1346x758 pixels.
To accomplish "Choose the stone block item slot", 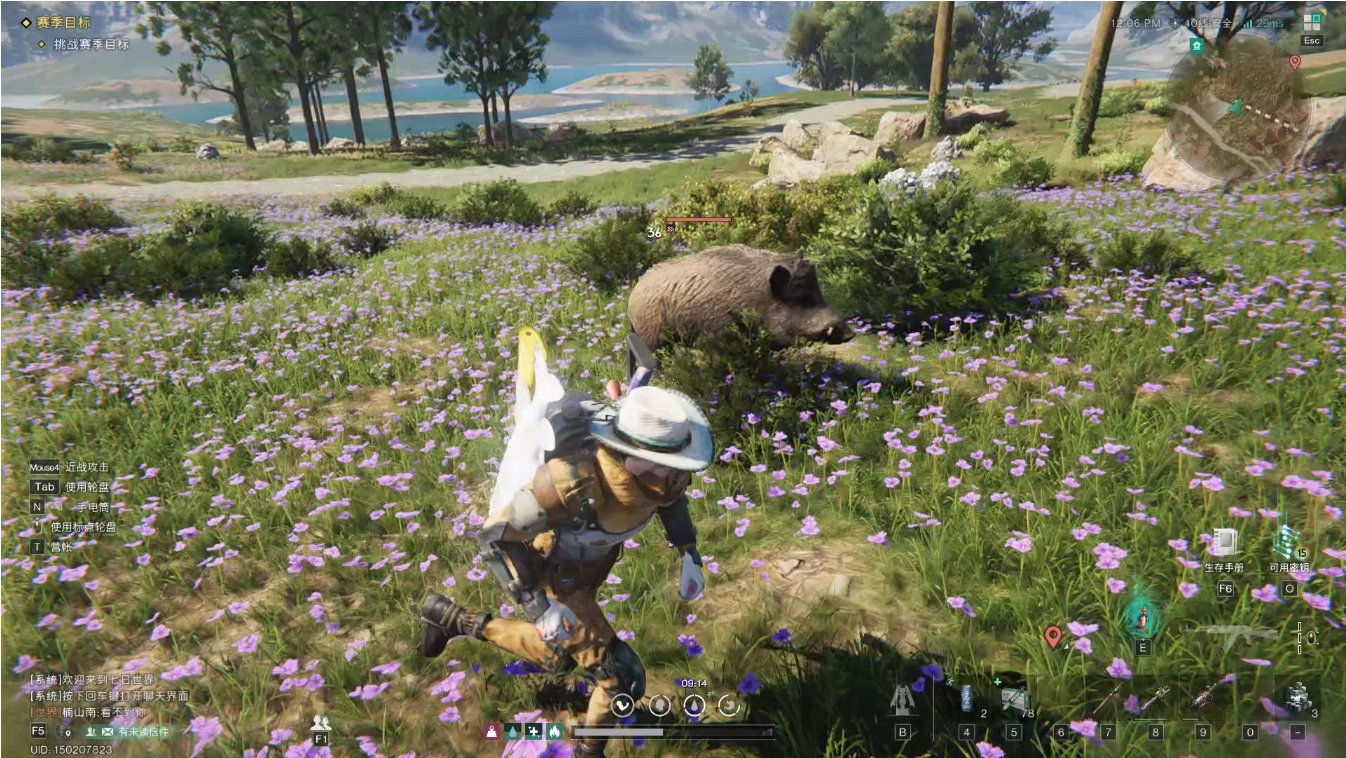I will (x=1298, y=697).
